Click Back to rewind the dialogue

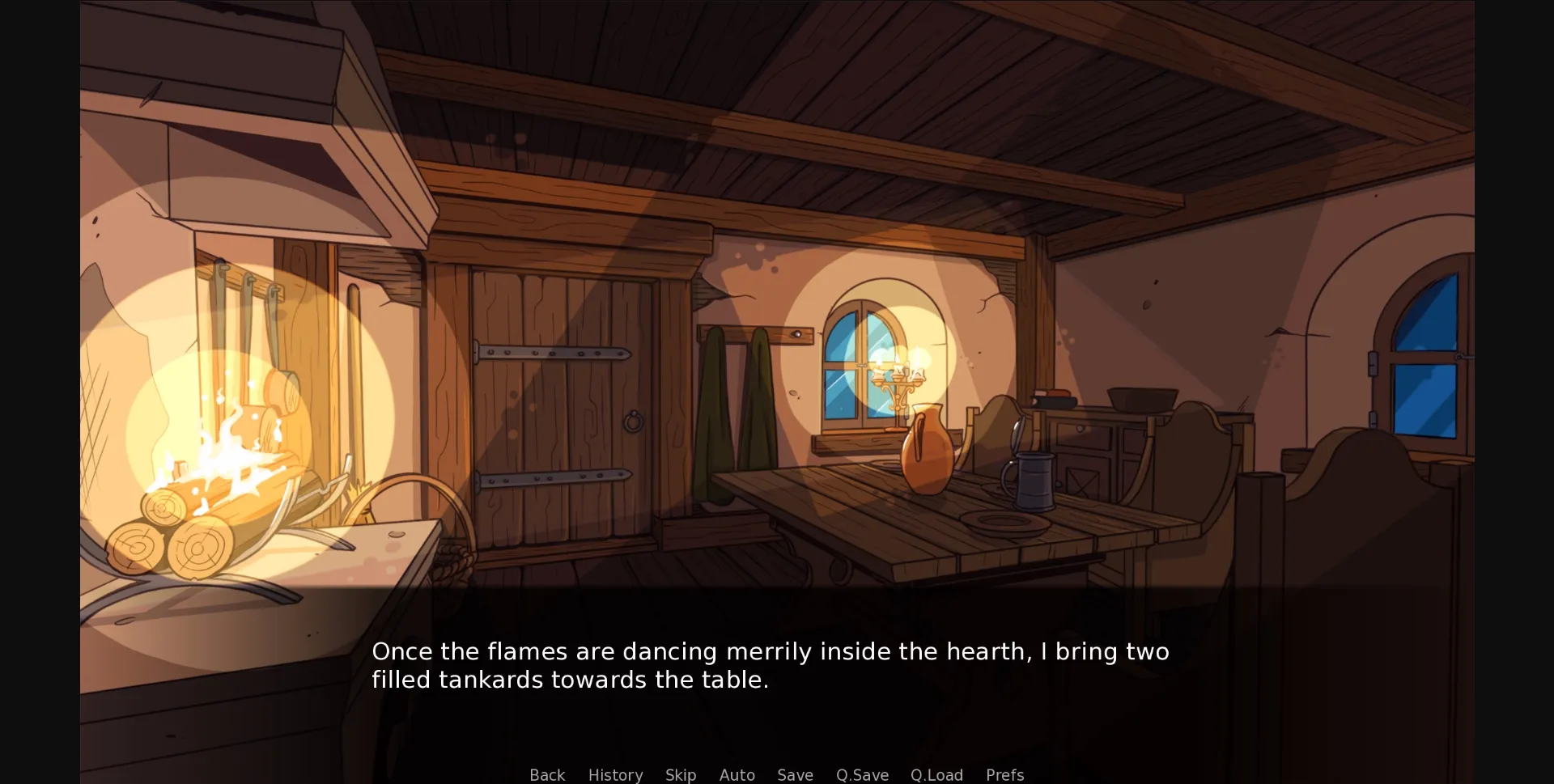tap(546, 774)
